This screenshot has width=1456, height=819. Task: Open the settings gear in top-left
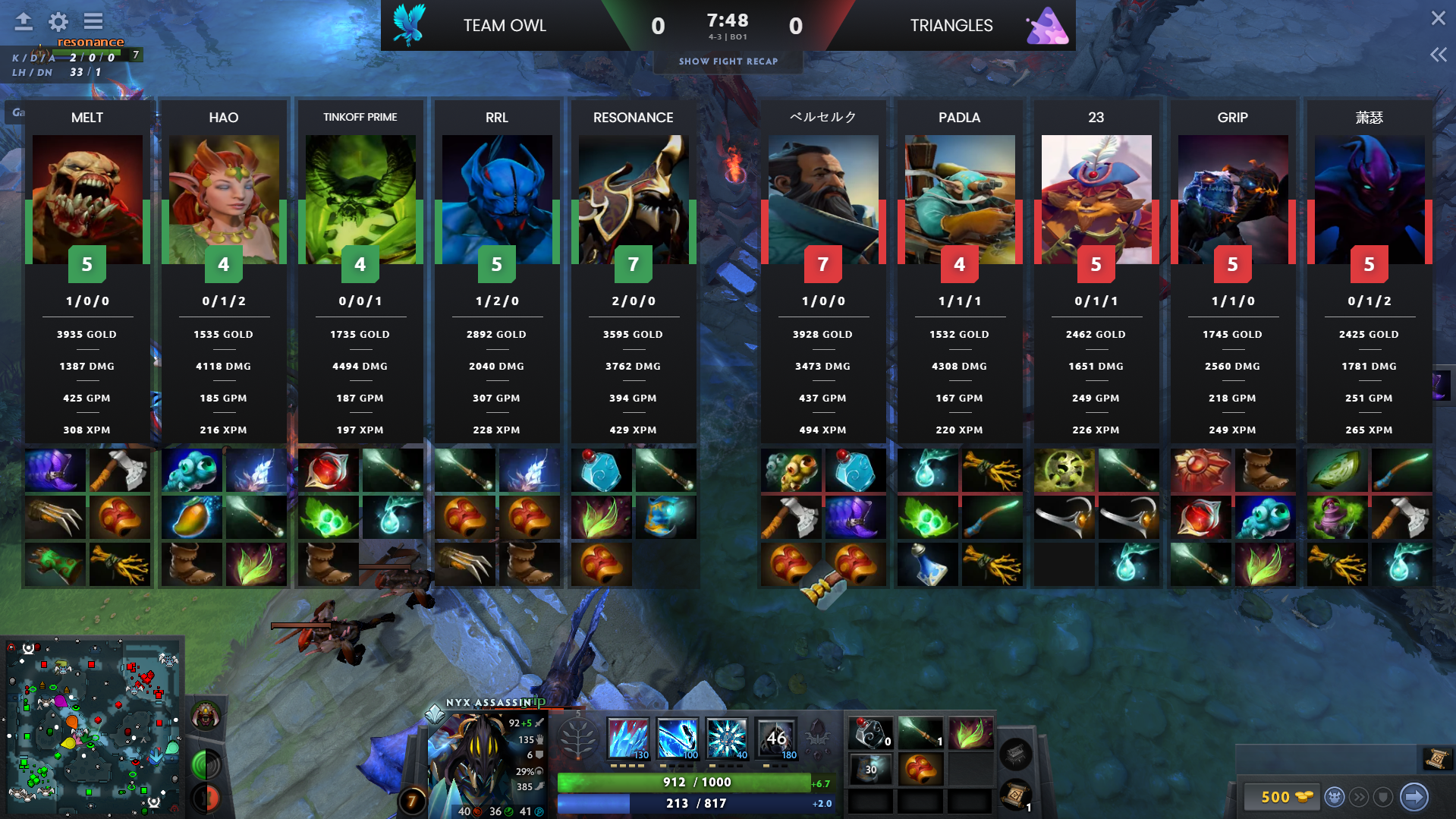click(x=58, y=21)
